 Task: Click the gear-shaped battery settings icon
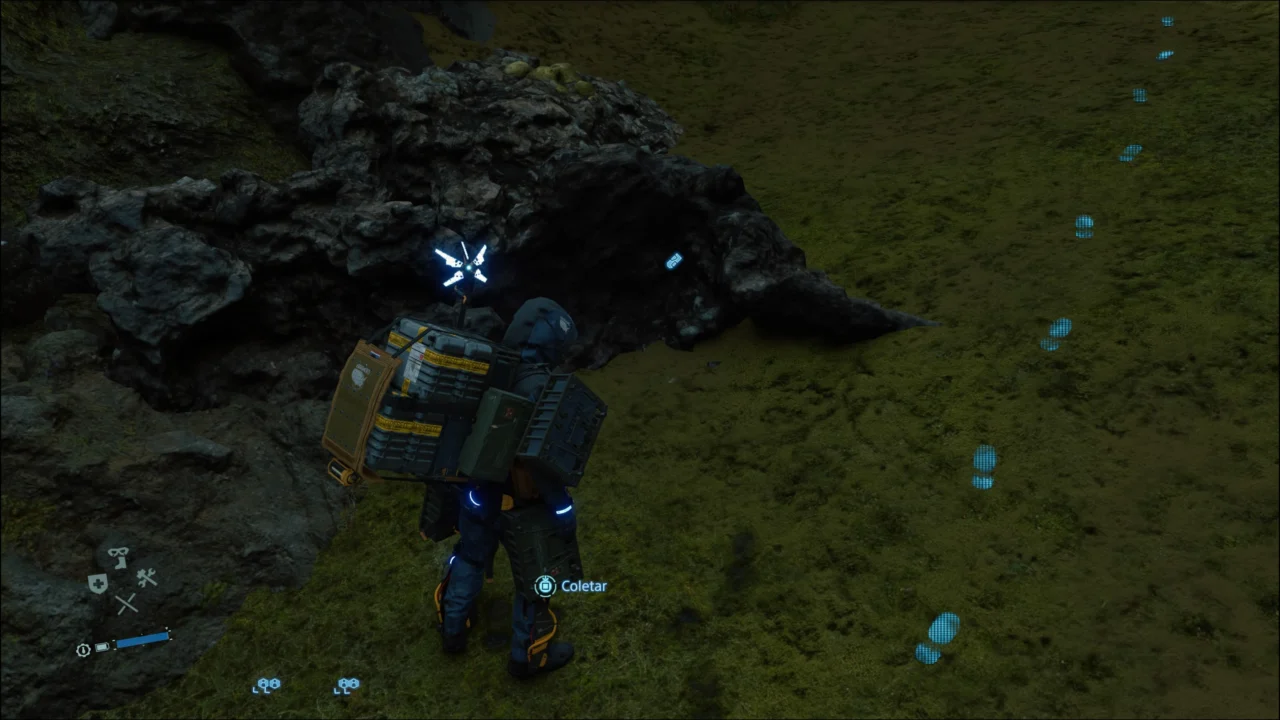tap(82, 650)
